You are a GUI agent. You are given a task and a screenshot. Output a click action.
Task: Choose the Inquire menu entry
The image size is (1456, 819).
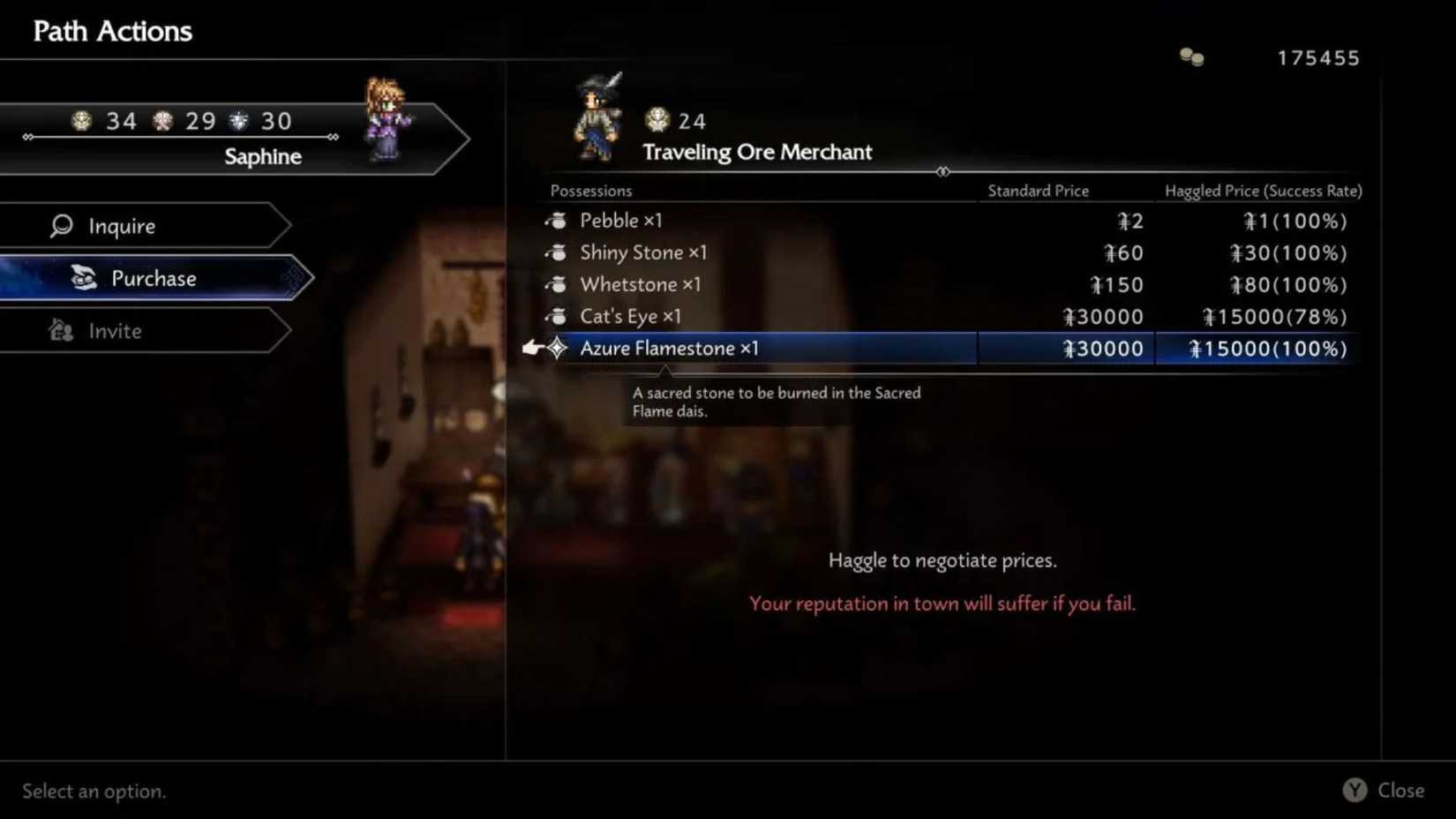tap(123, 226)
